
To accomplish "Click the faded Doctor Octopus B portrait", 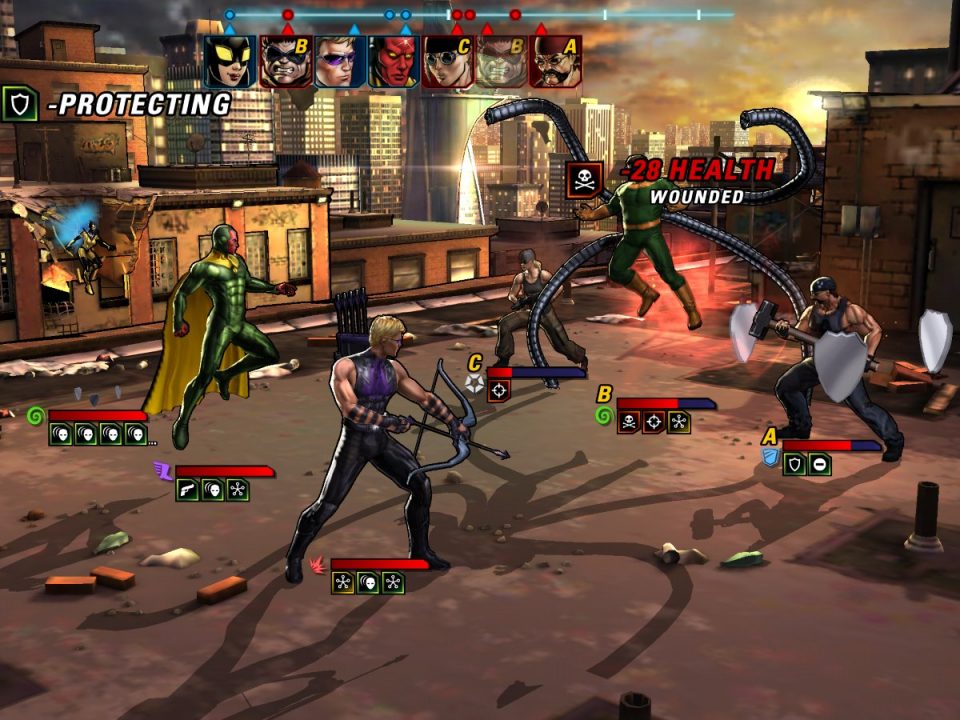I will click(500, 62).
